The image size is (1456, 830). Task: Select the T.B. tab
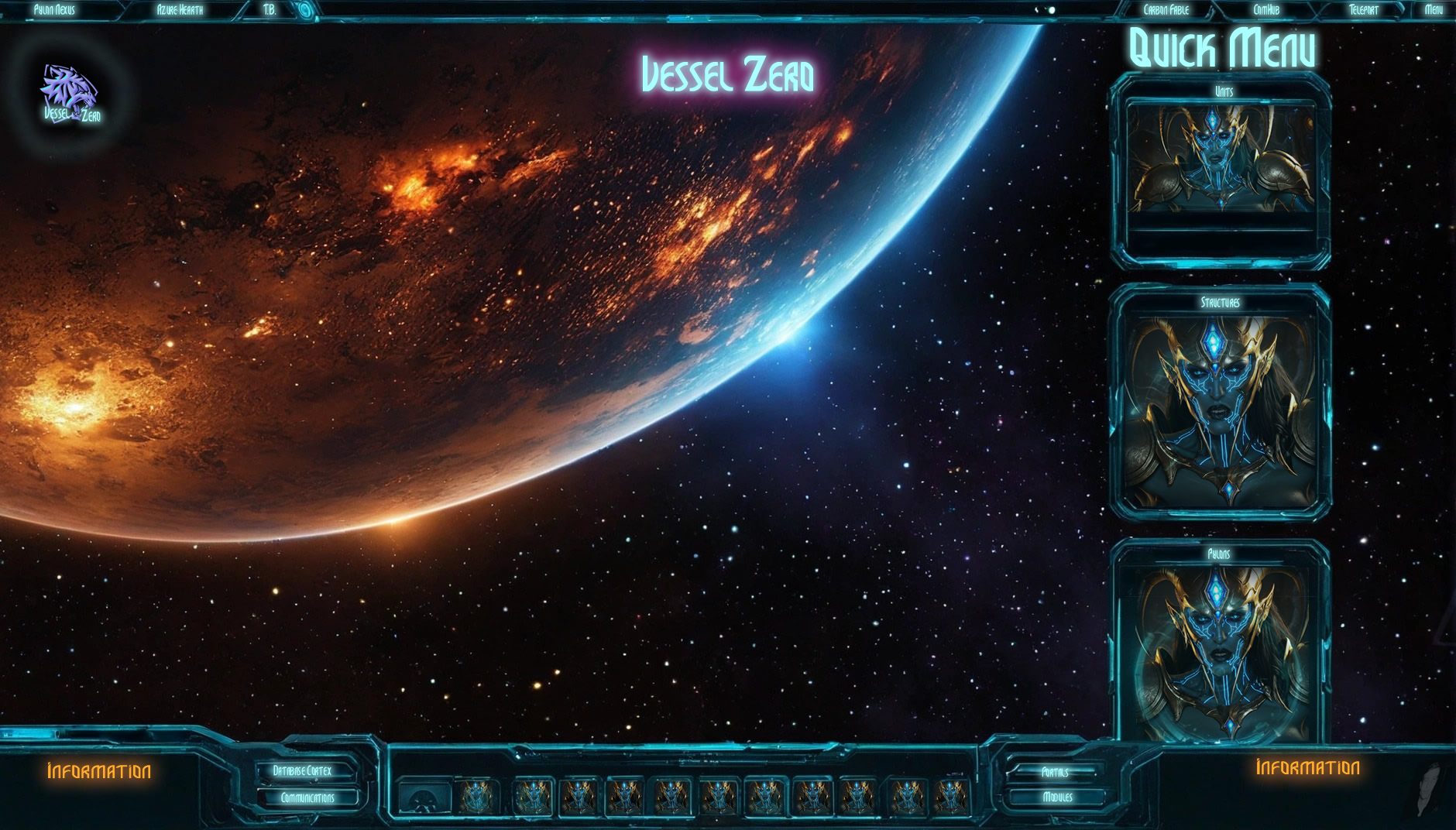point(270,10)
